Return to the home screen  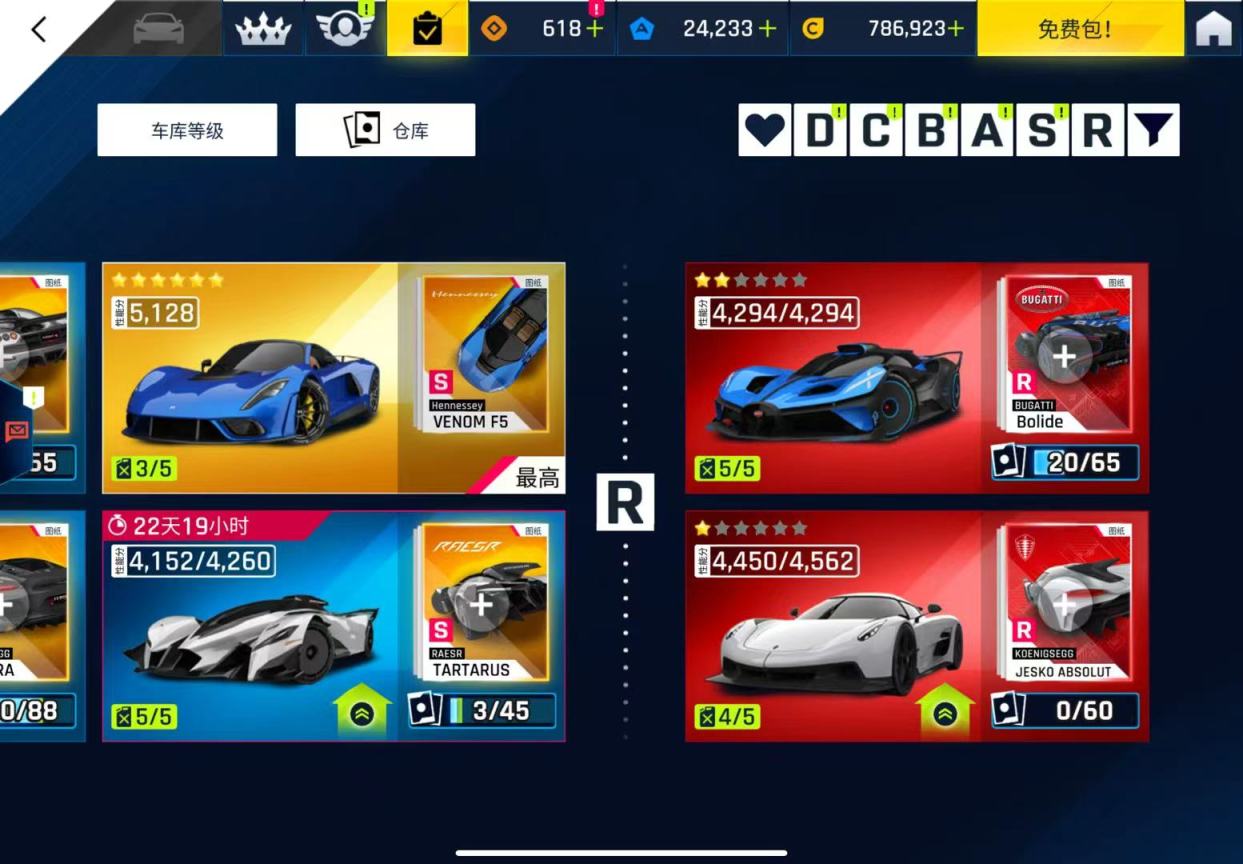tap(1213, 28)
